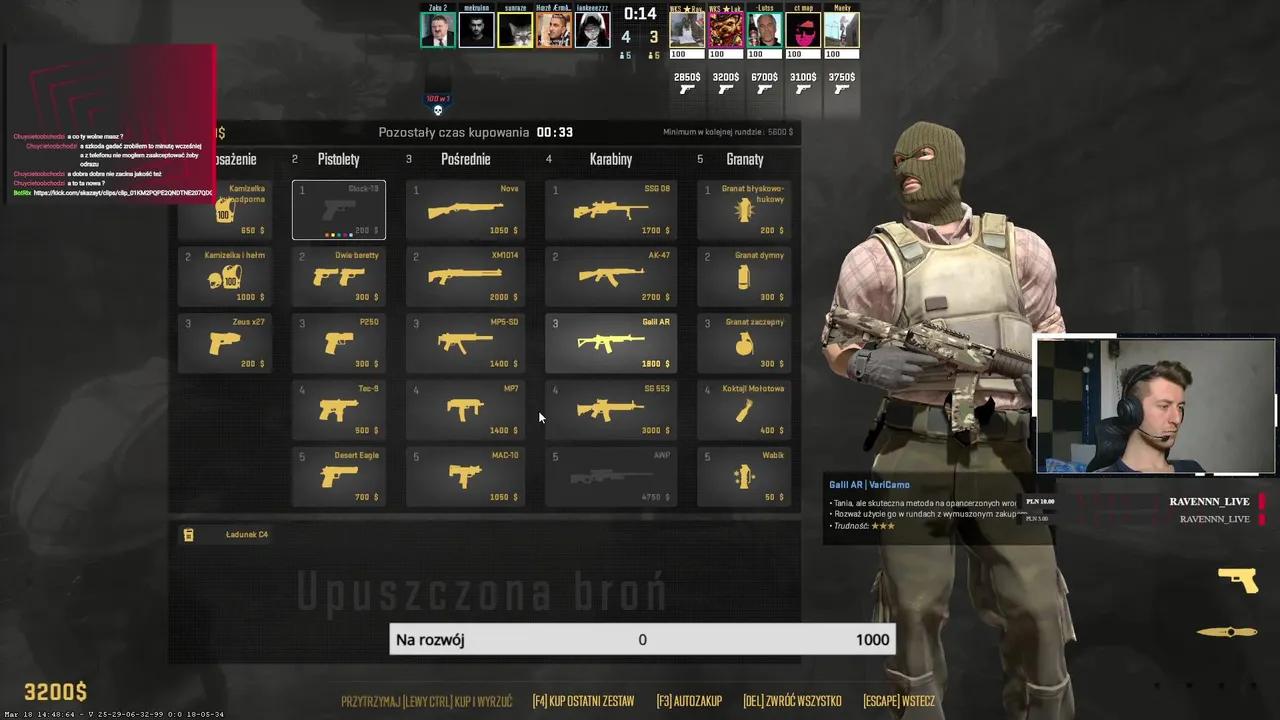Select the MP5-SD submachine gun
The height and width of the screenshot is (720, 1280).
pyautogui.click(x=465, y=343)
